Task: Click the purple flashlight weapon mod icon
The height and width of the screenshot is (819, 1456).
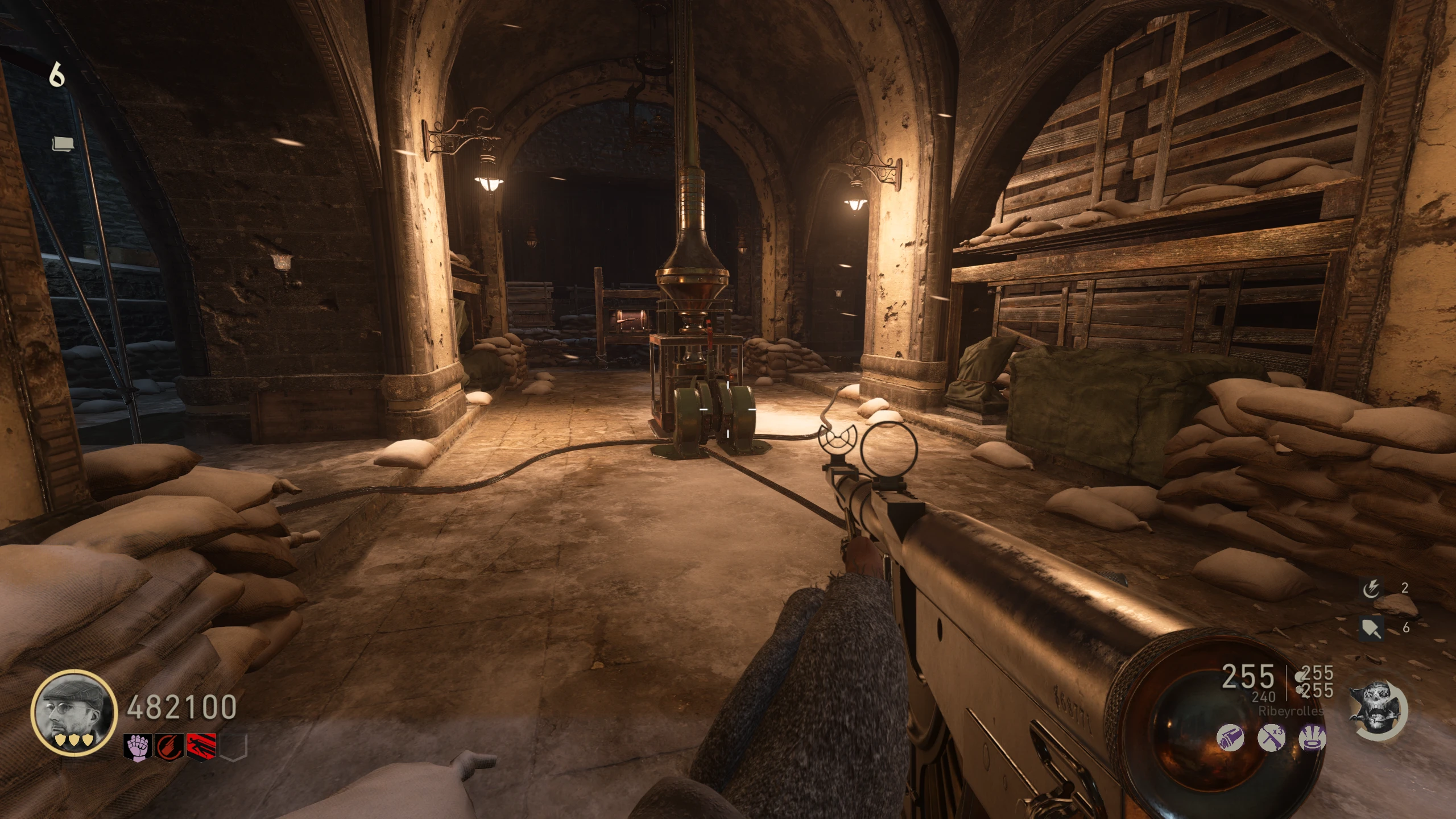Action: 1230,739
